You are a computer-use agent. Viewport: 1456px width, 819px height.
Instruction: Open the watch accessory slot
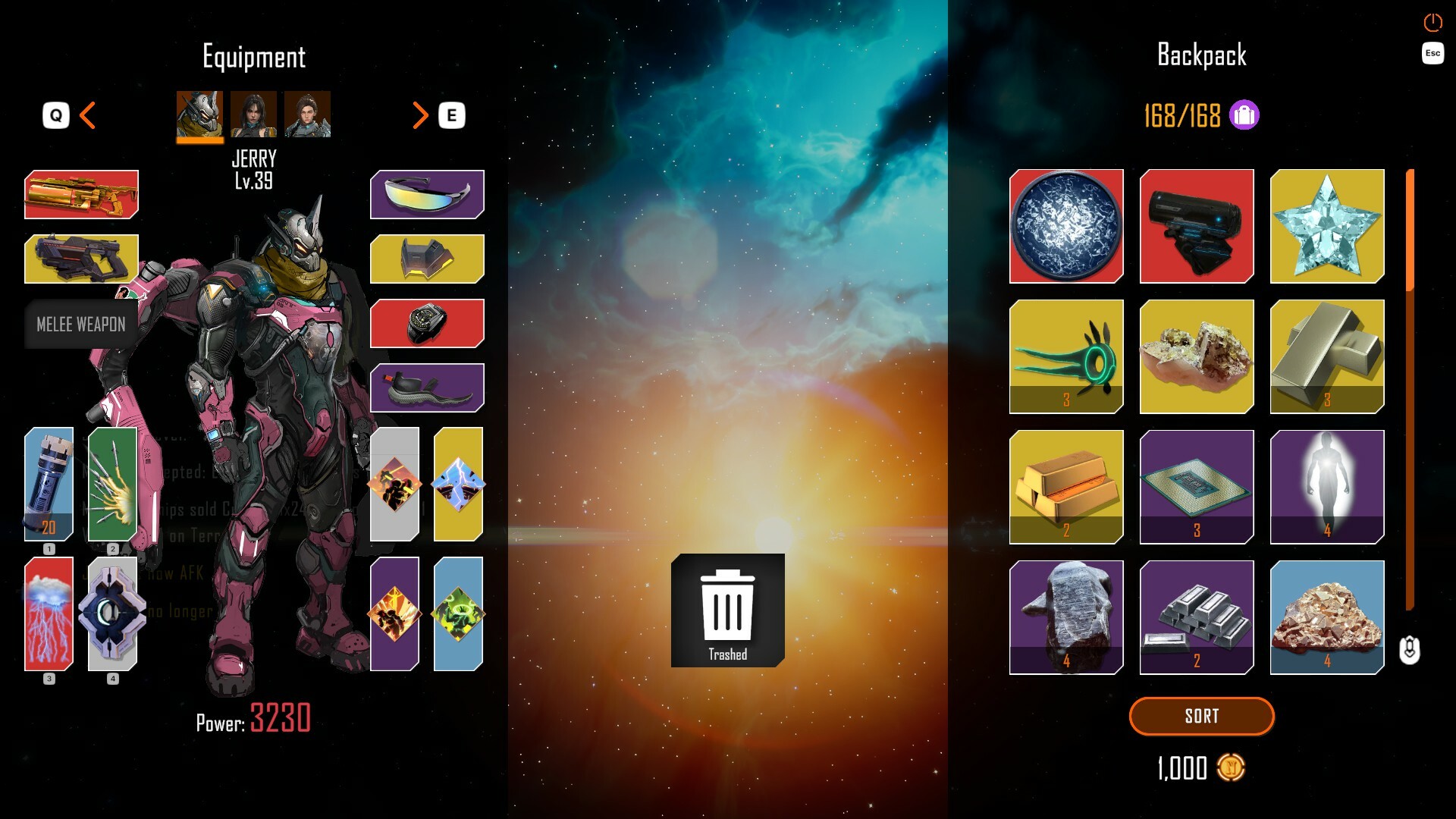(x=426, y=323)
